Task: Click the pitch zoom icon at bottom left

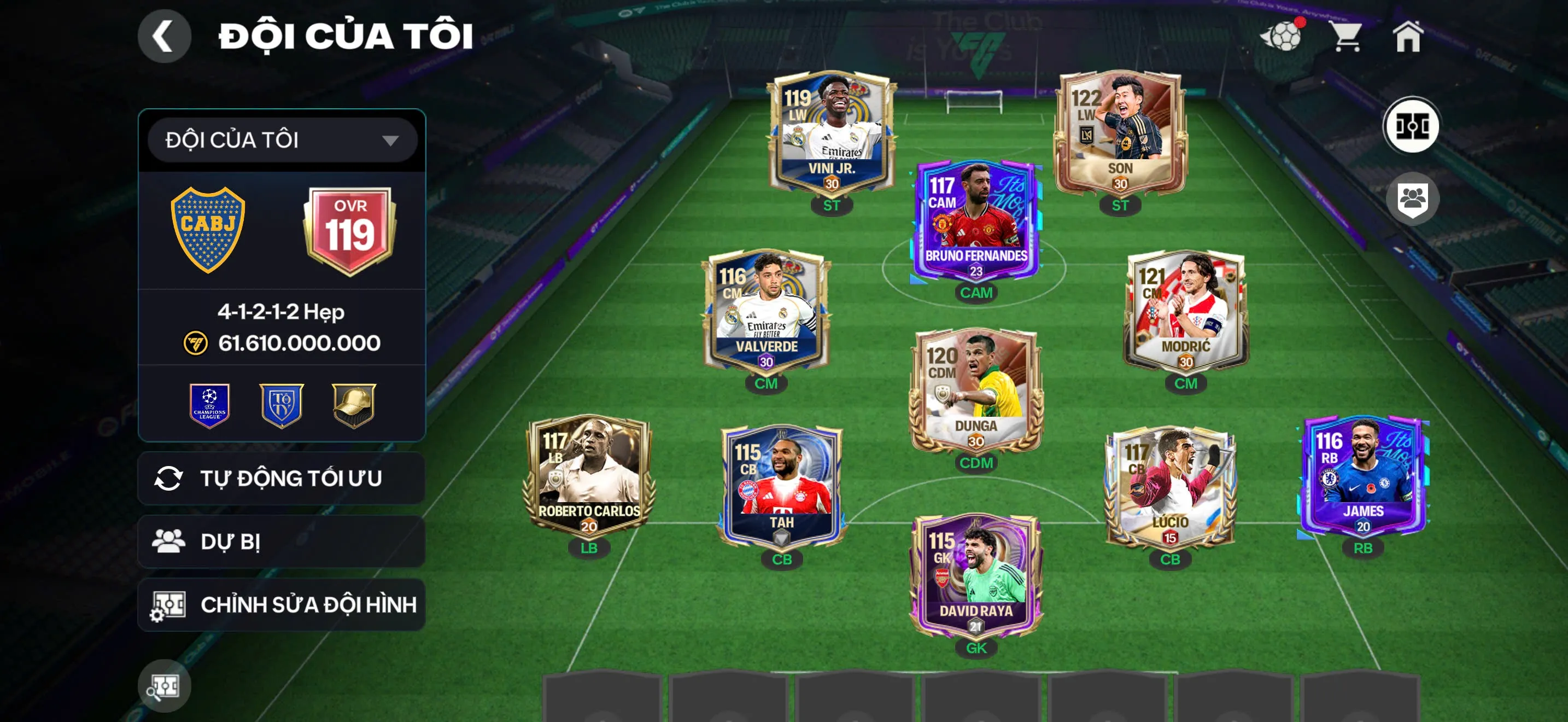Action: 165,685
